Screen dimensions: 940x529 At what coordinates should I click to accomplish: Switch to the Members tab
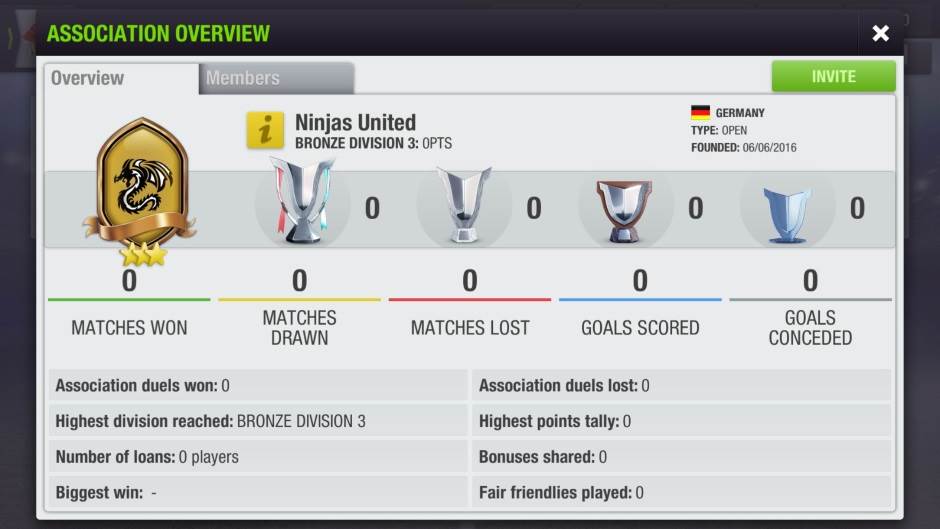click(x=275, y=78)
